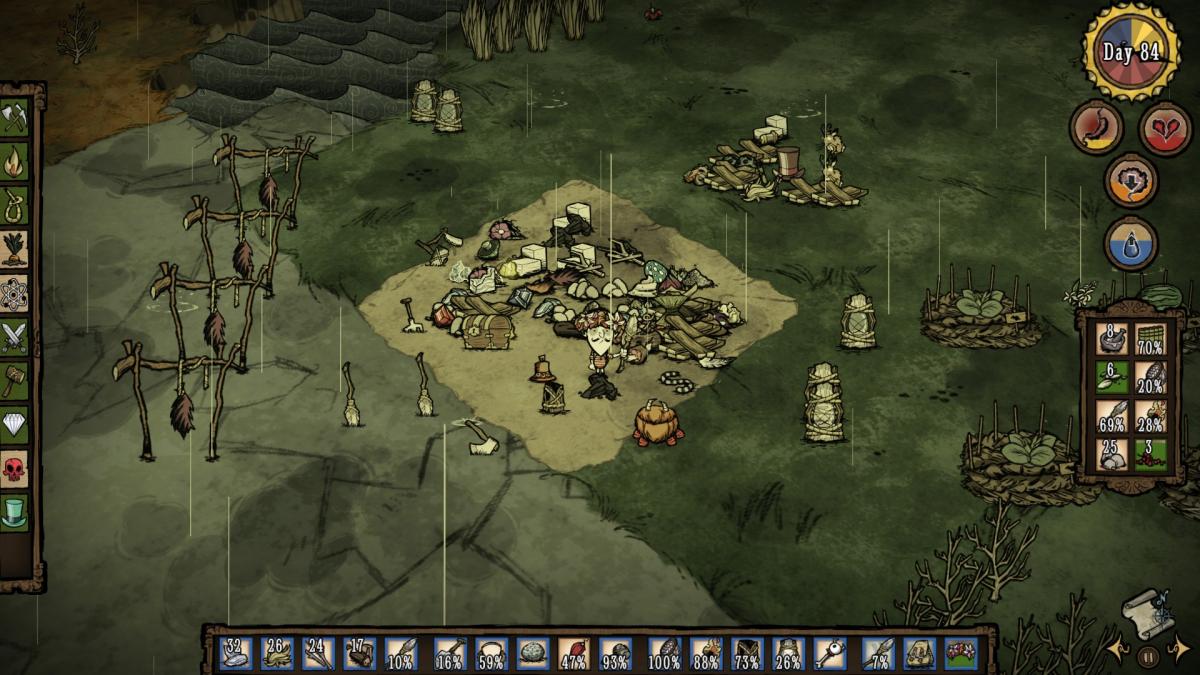
Task: Pick the earmuffs at 59% durability
Action: pos(490,653)
